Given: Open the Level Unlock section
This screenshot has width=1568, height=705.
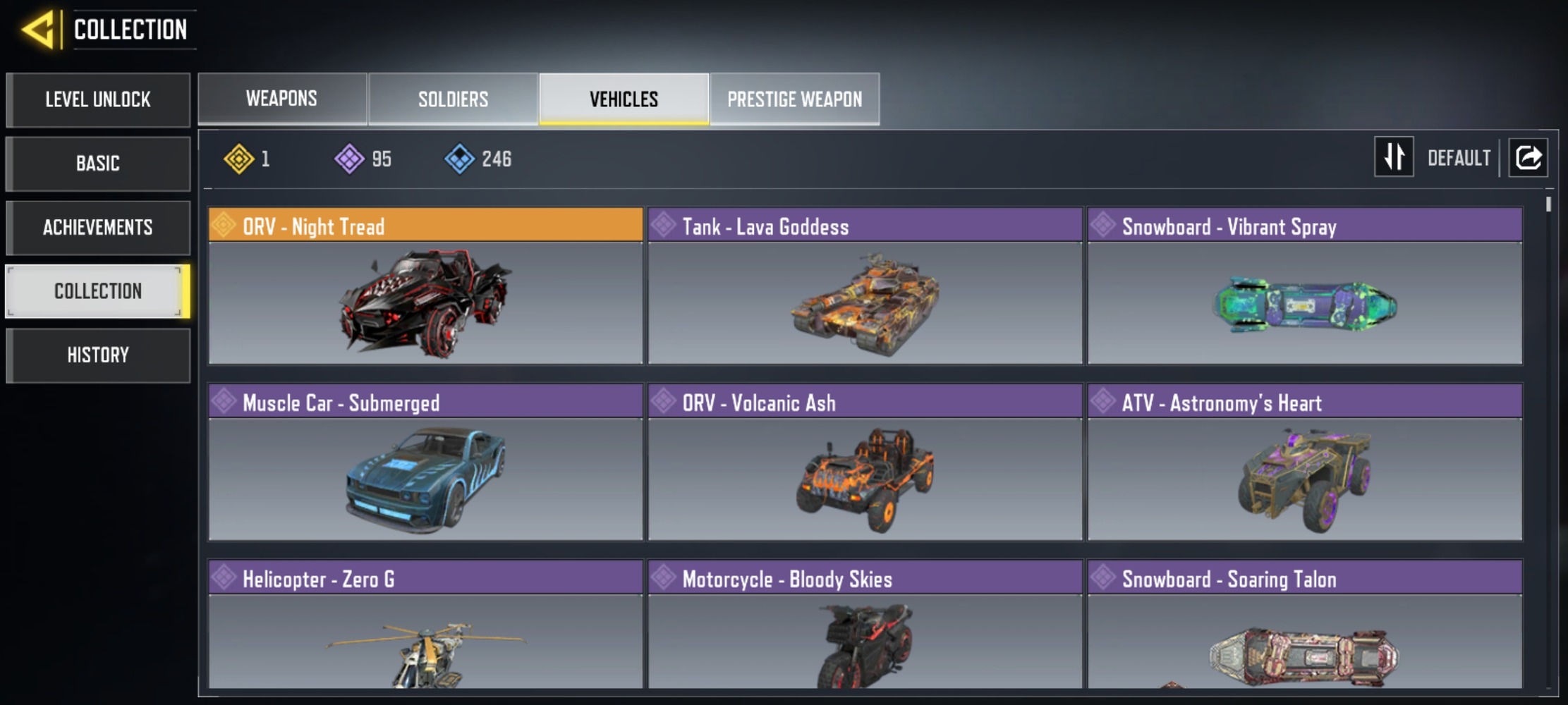Looking at the screenshot, I should click(98, 99).
